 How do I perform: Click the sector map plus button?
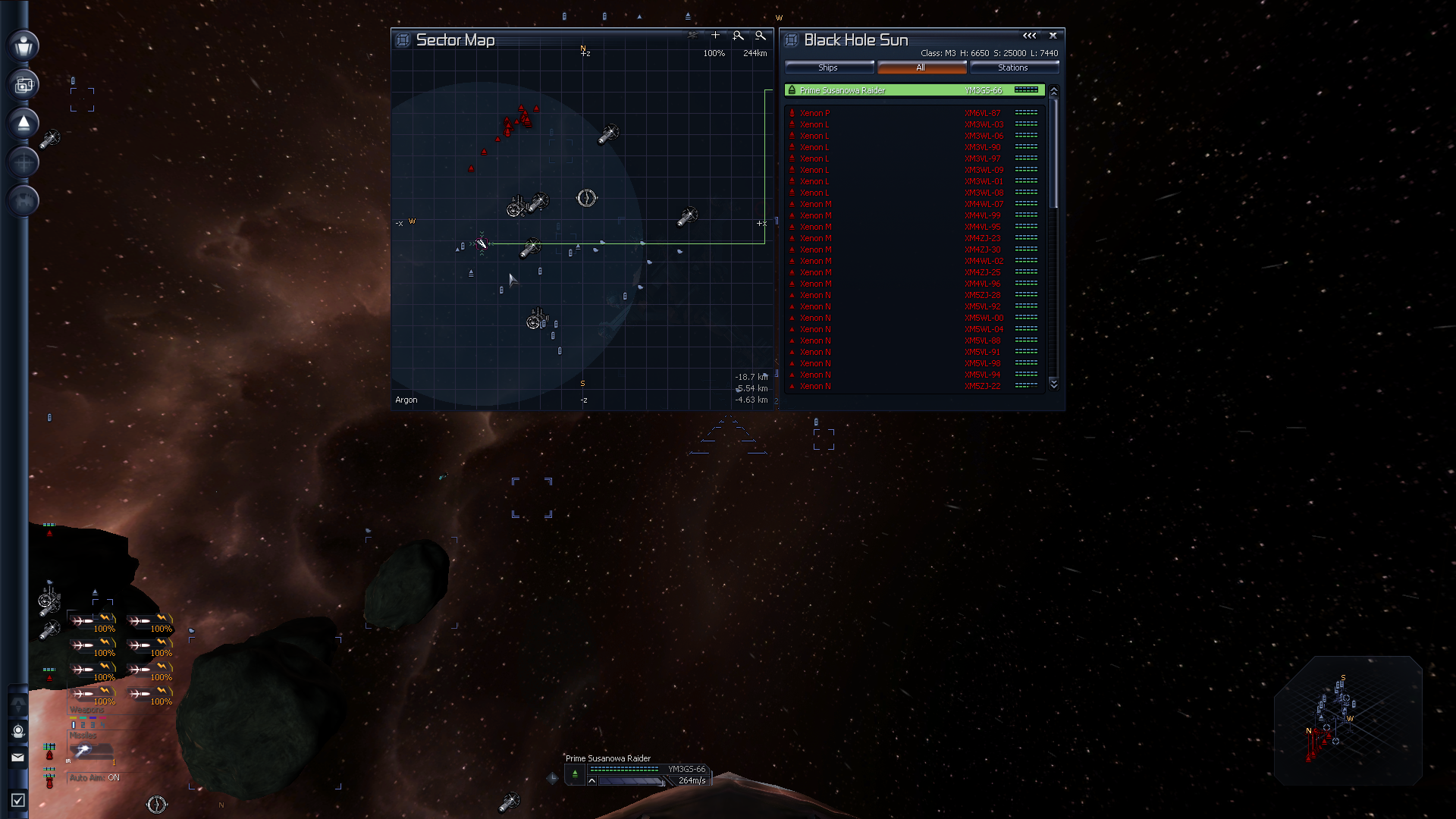pos(715,35)
